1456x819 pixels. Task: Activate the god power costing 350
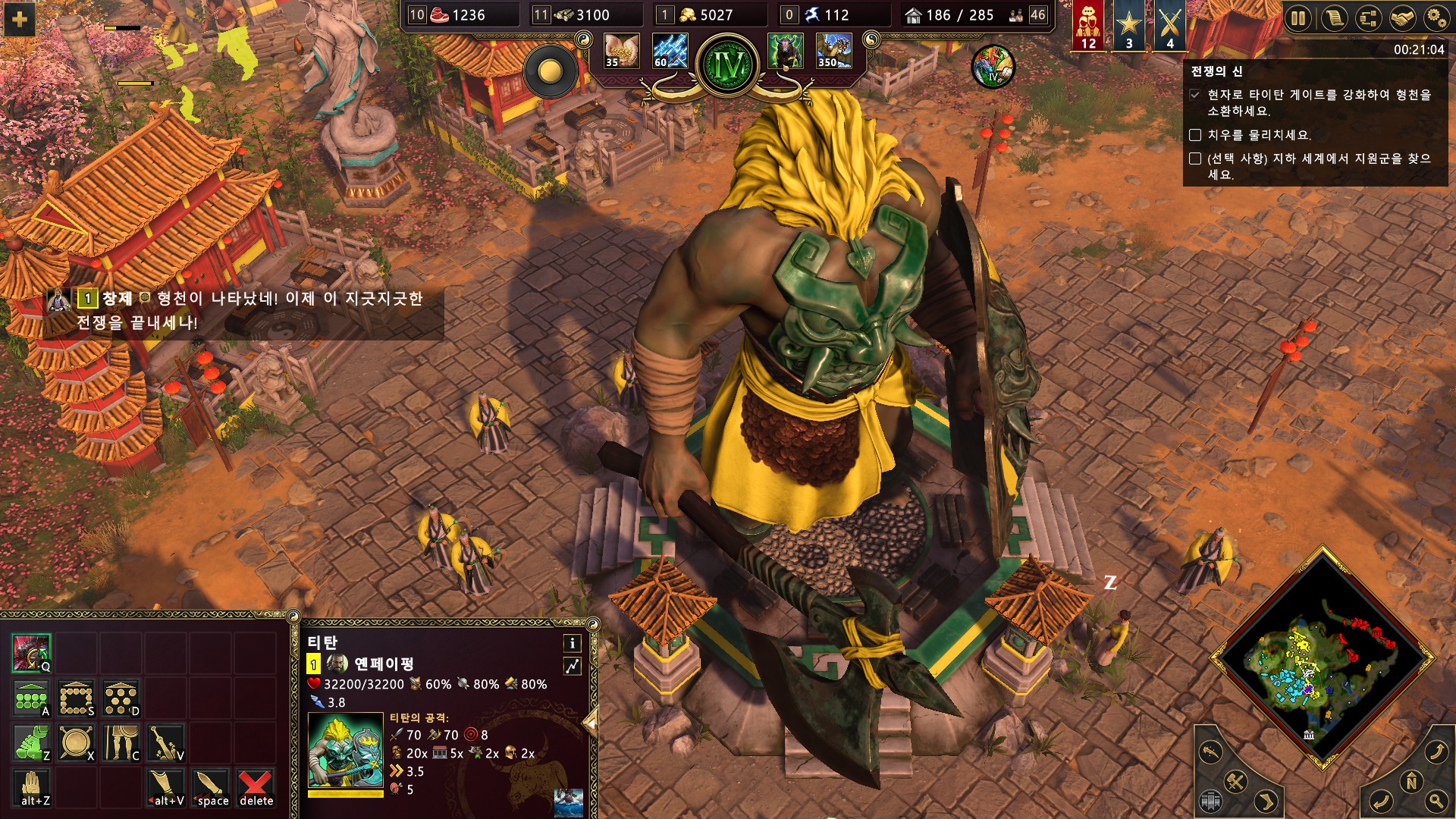pos(833,51)
